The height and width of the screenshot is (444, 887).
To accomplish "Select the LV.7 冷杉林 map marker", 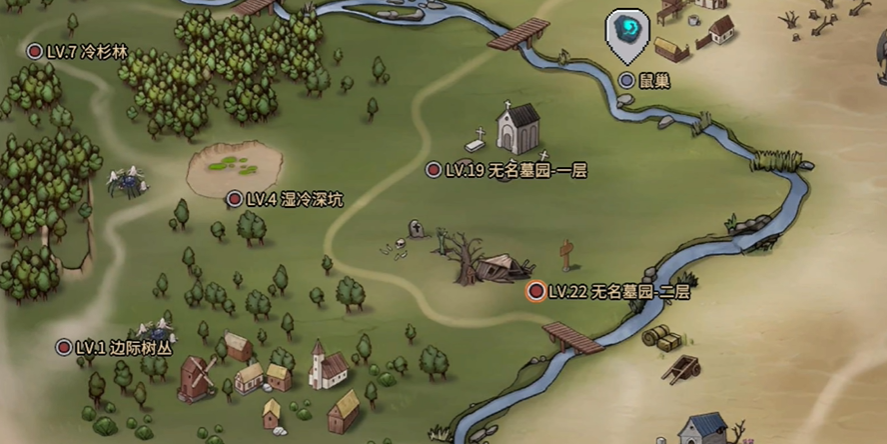I will point(36,51).
